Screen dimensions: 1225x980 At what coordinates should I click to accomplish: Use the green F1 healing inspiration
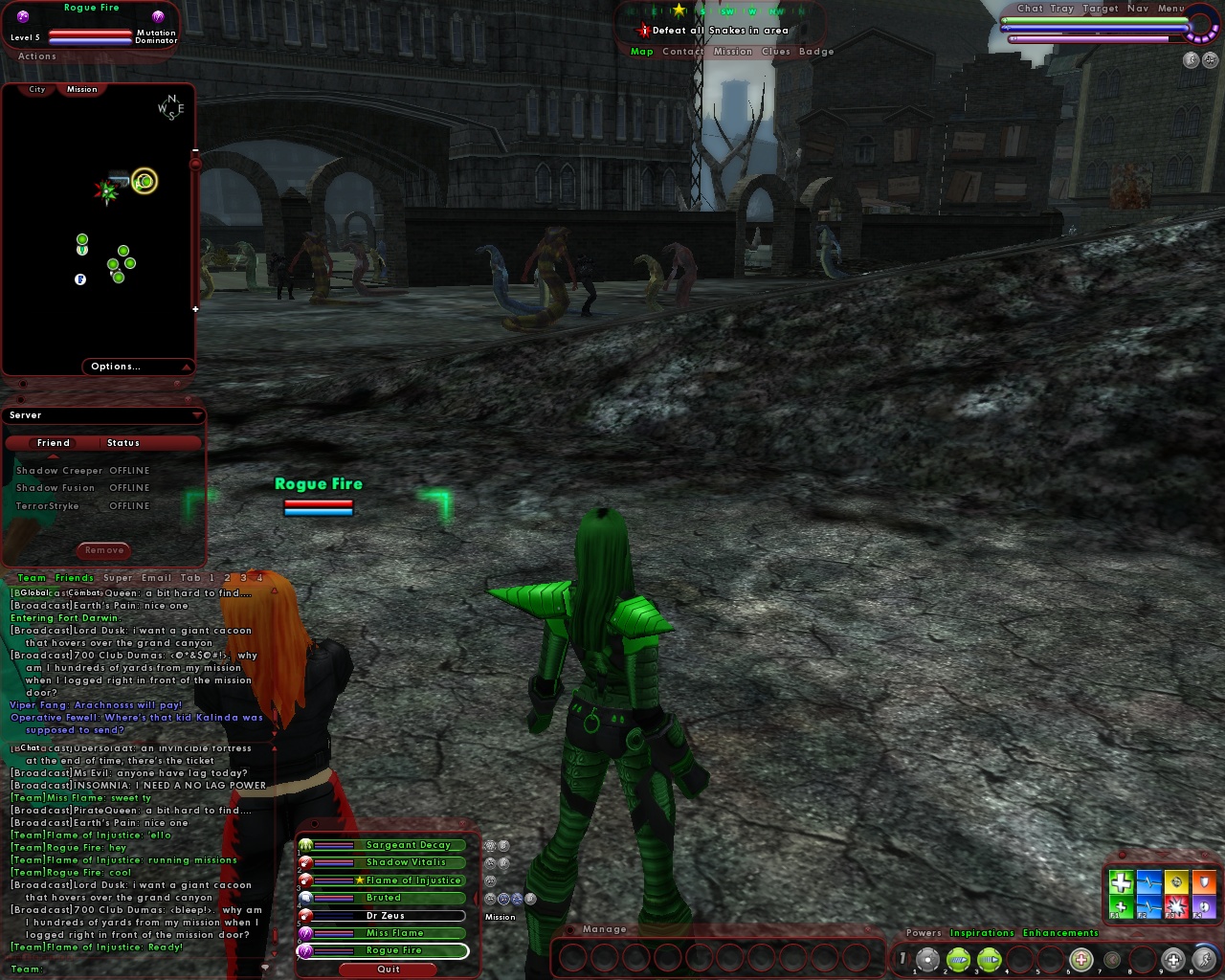(x=1122, y=906)
